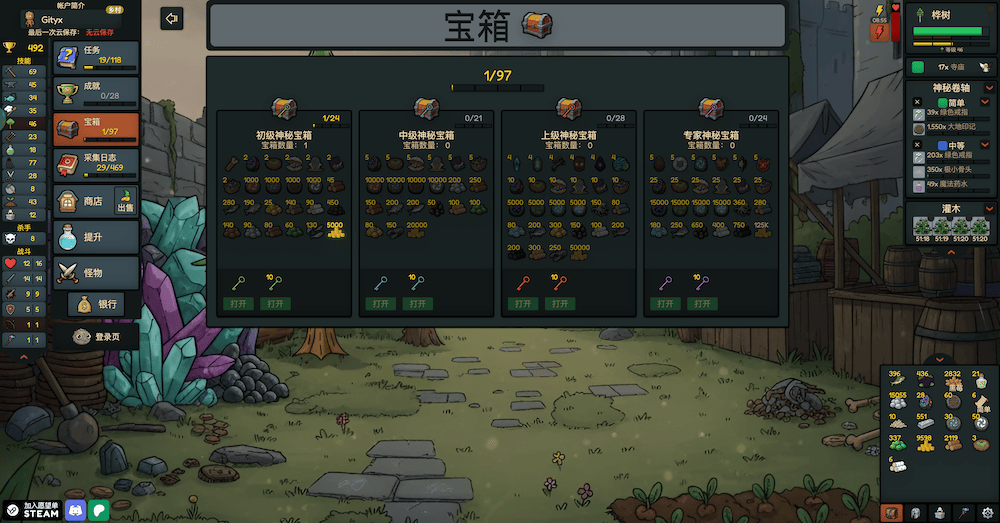This screenshot has width=1000, height=523.
Task: Open the 怪物 monsters menu
Action: tap(96, 271)
